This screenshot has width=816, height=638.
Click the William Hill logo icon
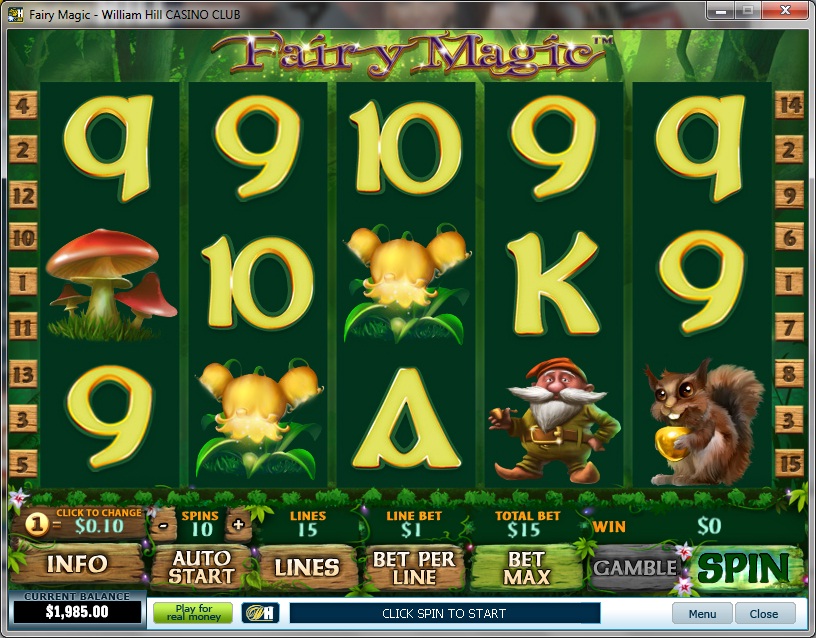[x=260, y=613]
